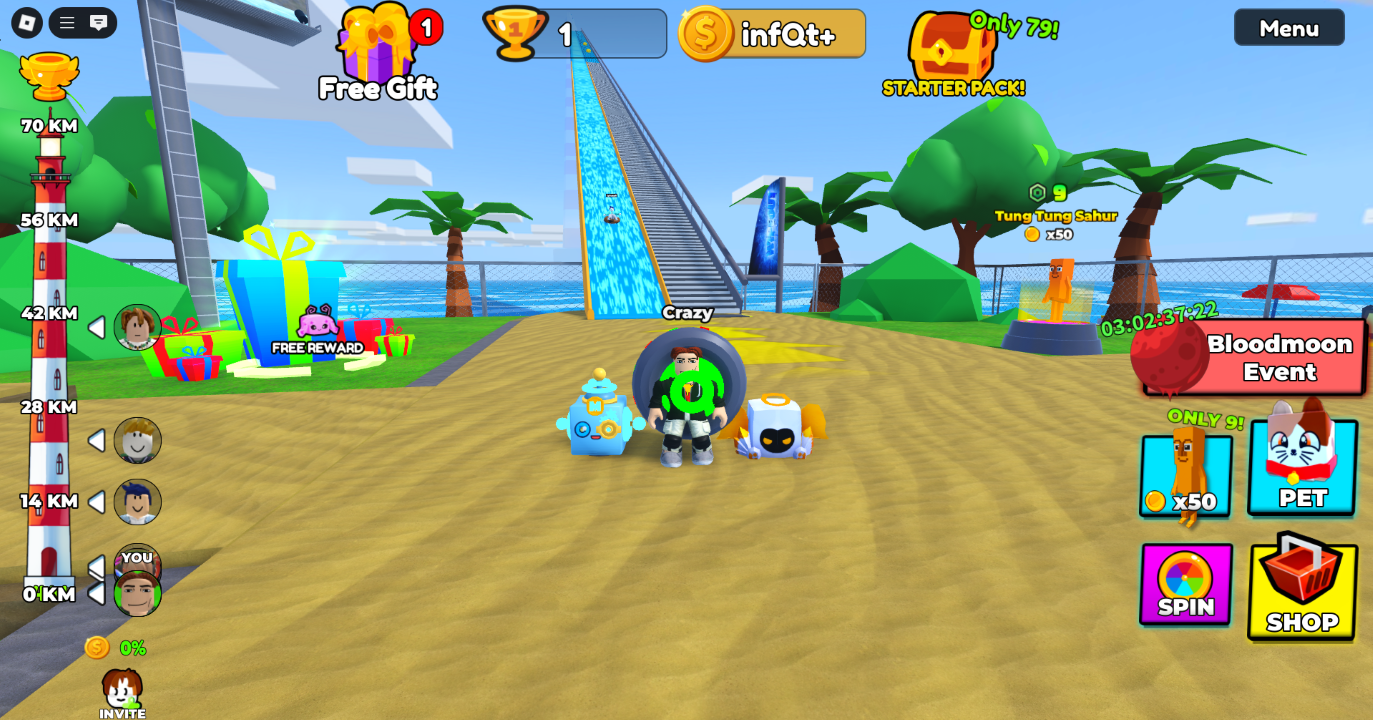Open the Roblox logo menu
Image resolution: width=1373 pixels, height=720 pixels.
[x=27, y=22]
